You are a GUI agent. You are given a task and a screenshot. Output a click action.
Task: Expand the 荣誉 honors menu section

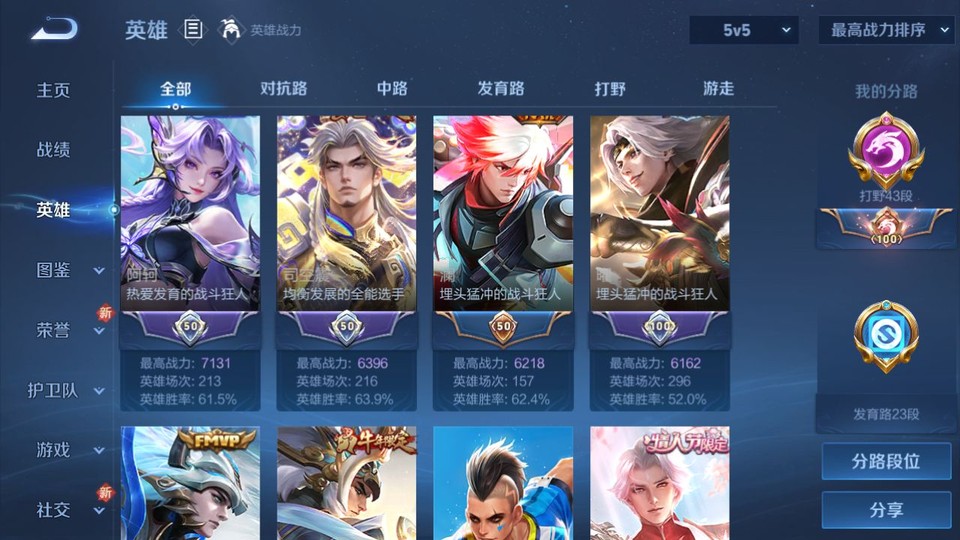click(x=68, y=330)
